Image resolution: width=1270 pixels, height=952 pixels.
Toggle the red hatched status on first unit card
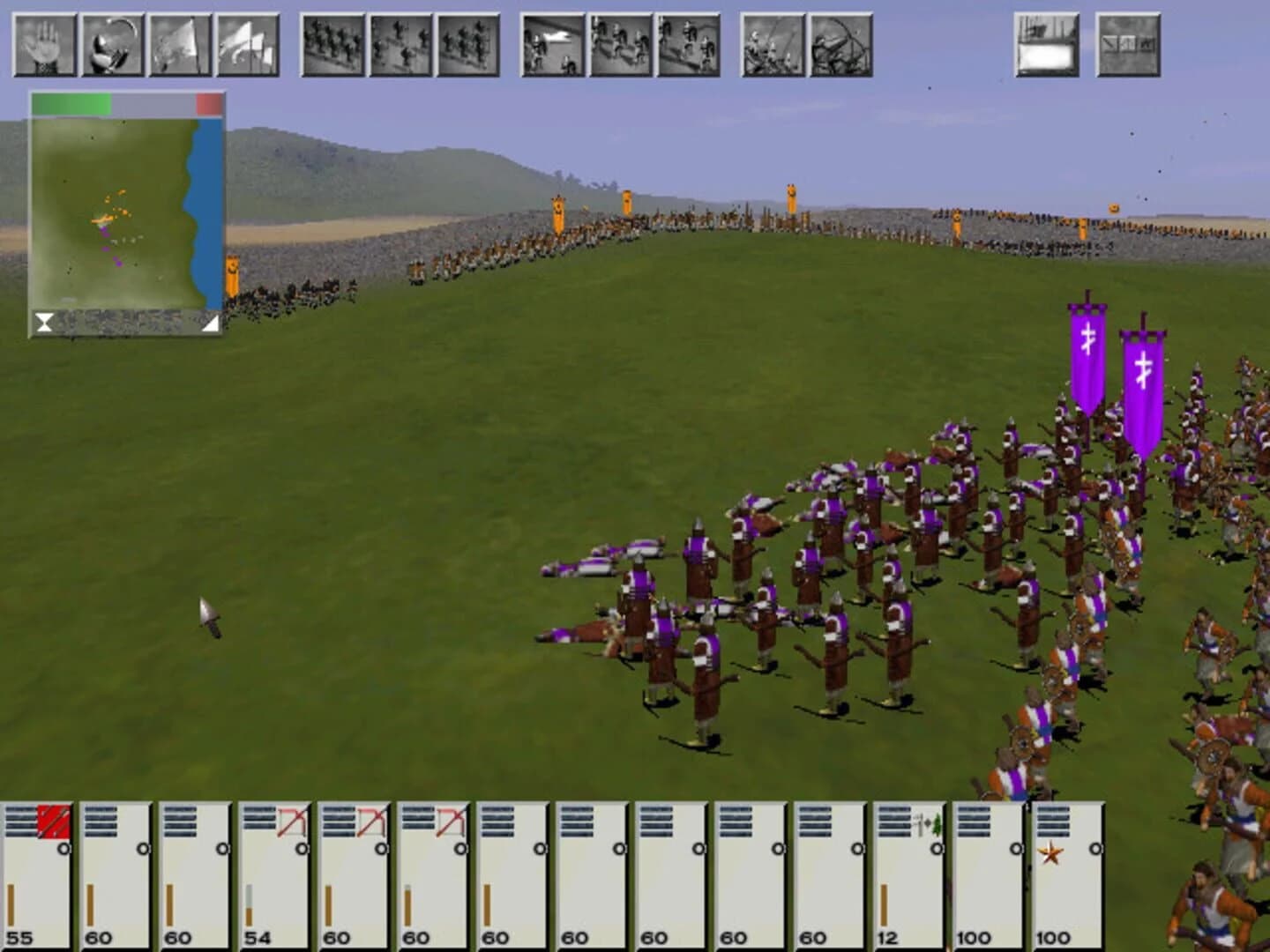[x=51, y=820]
